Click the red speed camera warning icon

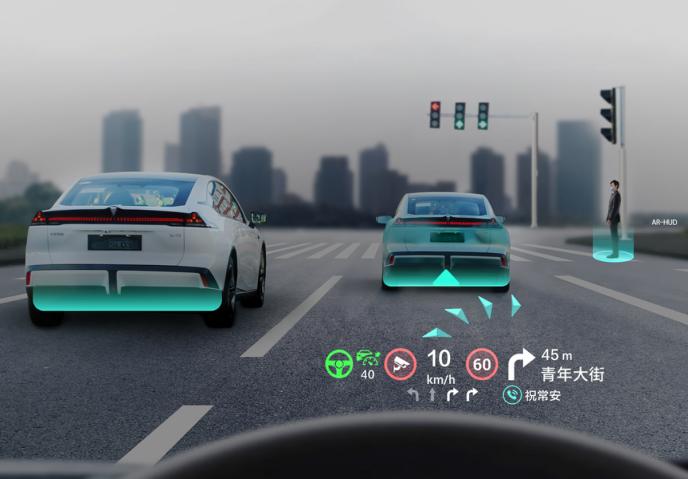click(x=400, y=363)
